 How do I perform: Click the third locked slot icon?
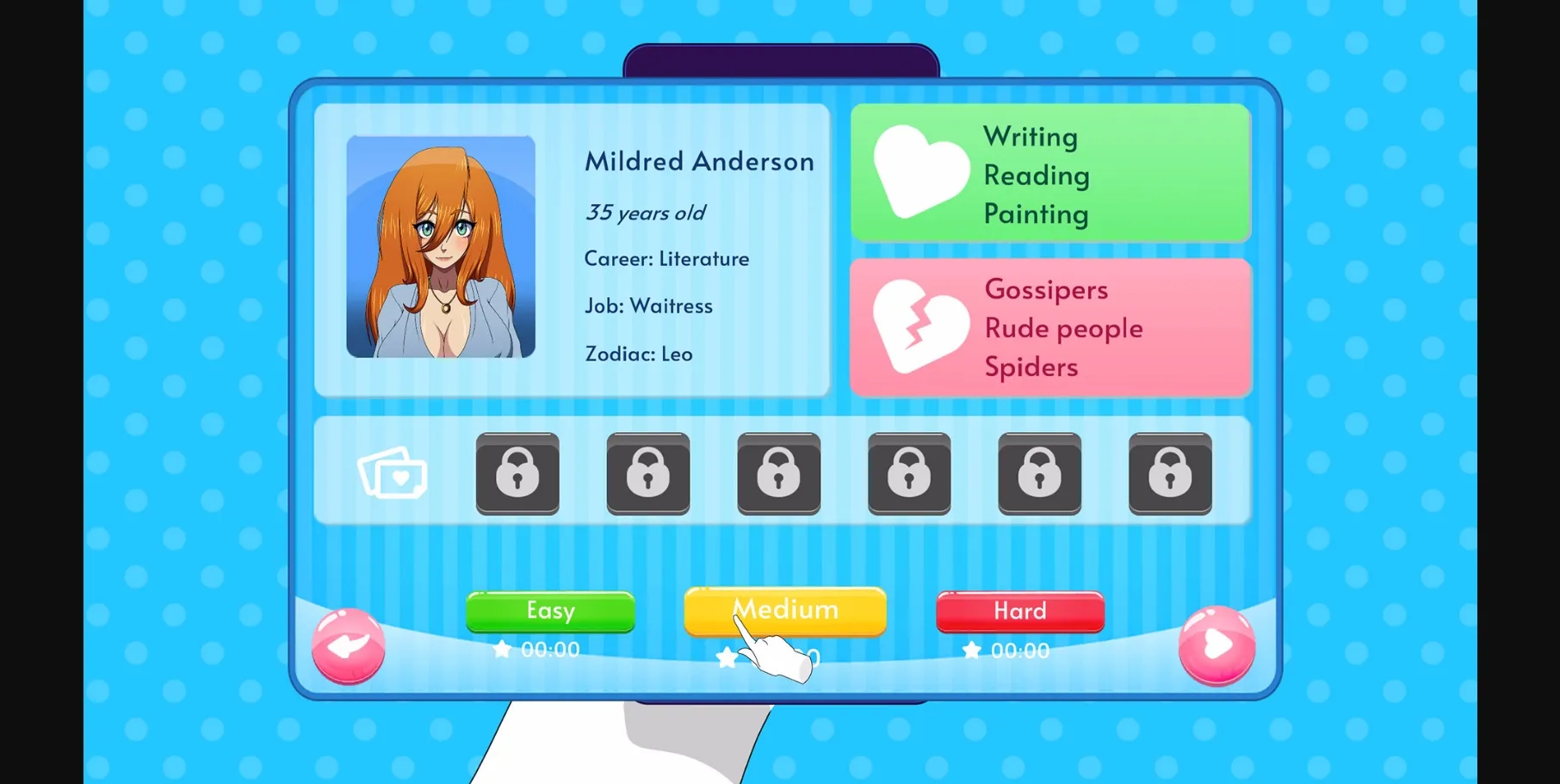tap(778, 474)
